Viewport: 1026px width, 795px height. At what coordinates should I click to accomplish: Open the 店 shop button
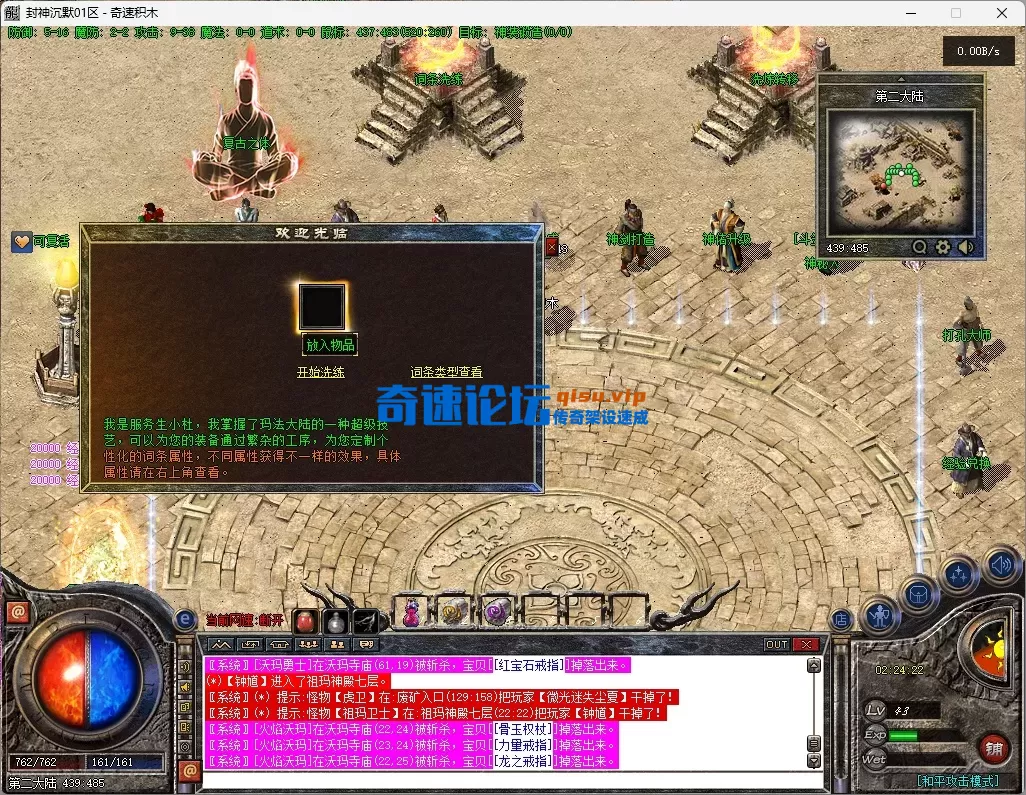pyautogui.click(x=842, y=620)
